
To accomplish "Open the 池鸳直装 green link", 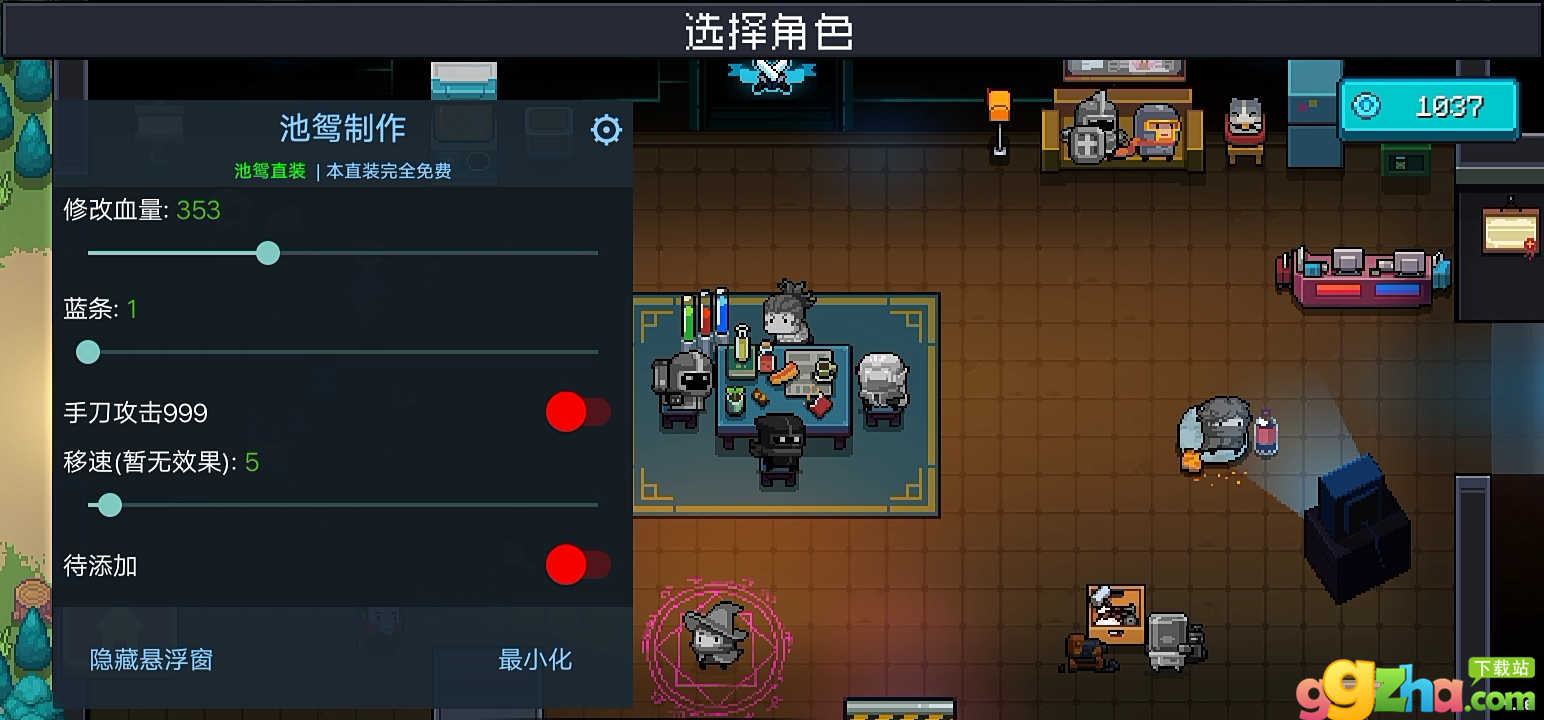I will (x=270, y=171).
